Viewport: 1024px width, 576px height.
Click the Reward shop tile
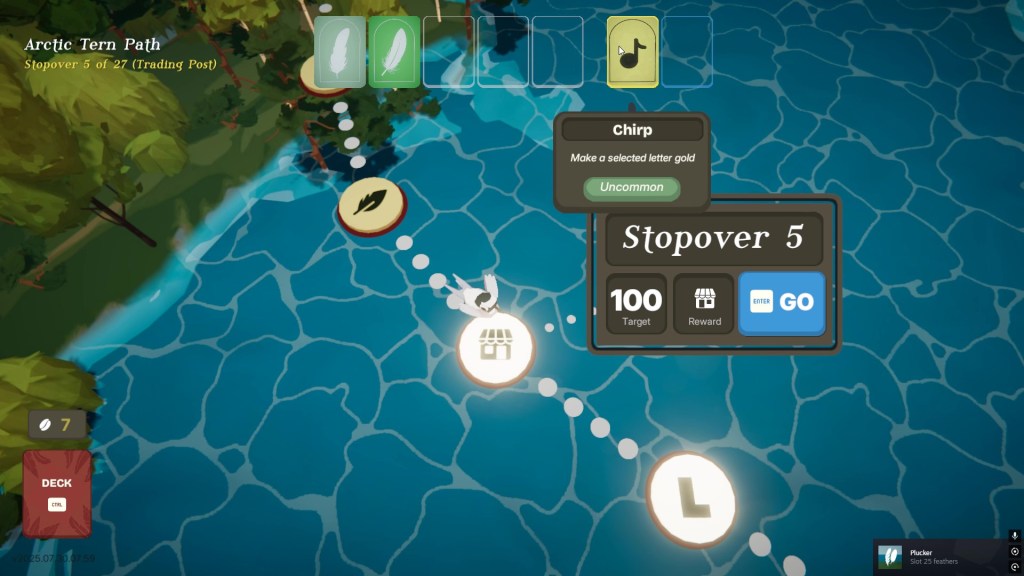704,303
